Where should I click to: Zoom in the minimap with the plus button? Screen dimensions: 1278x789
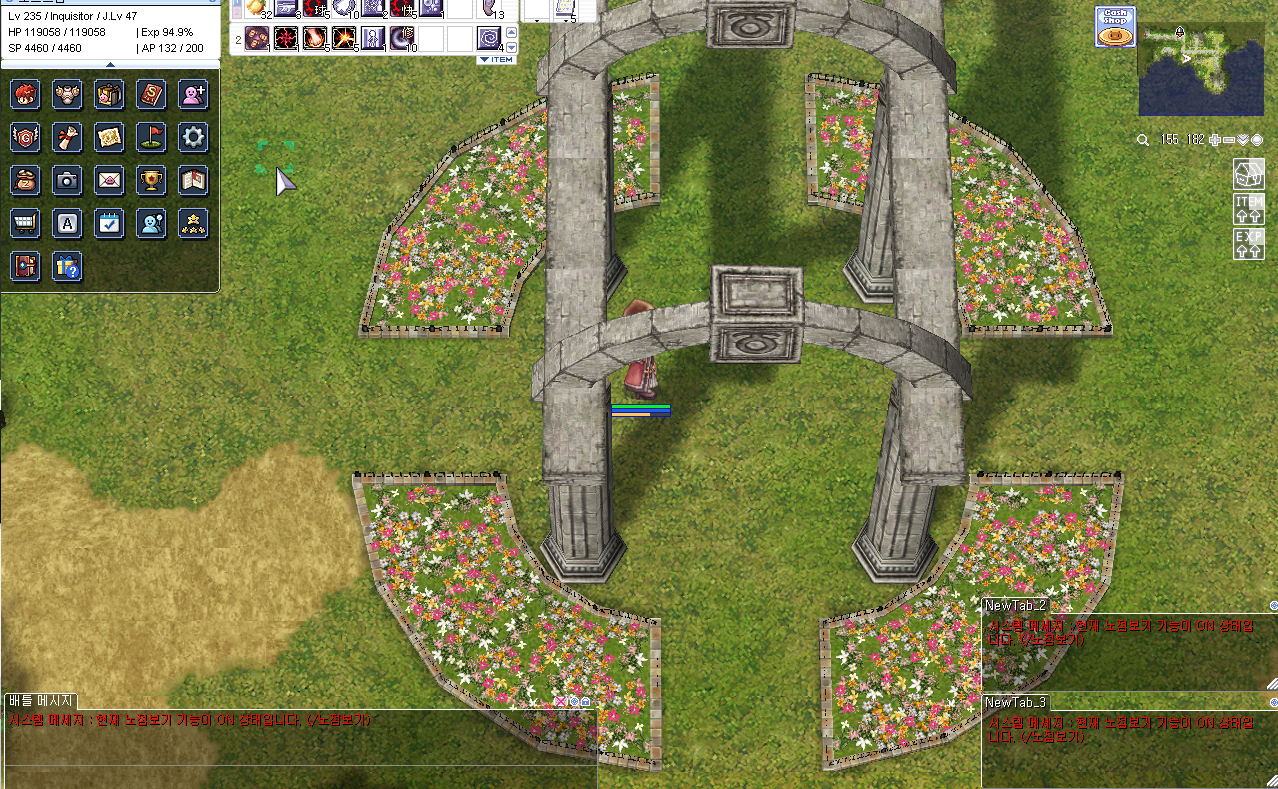[x=1215, y=140]
